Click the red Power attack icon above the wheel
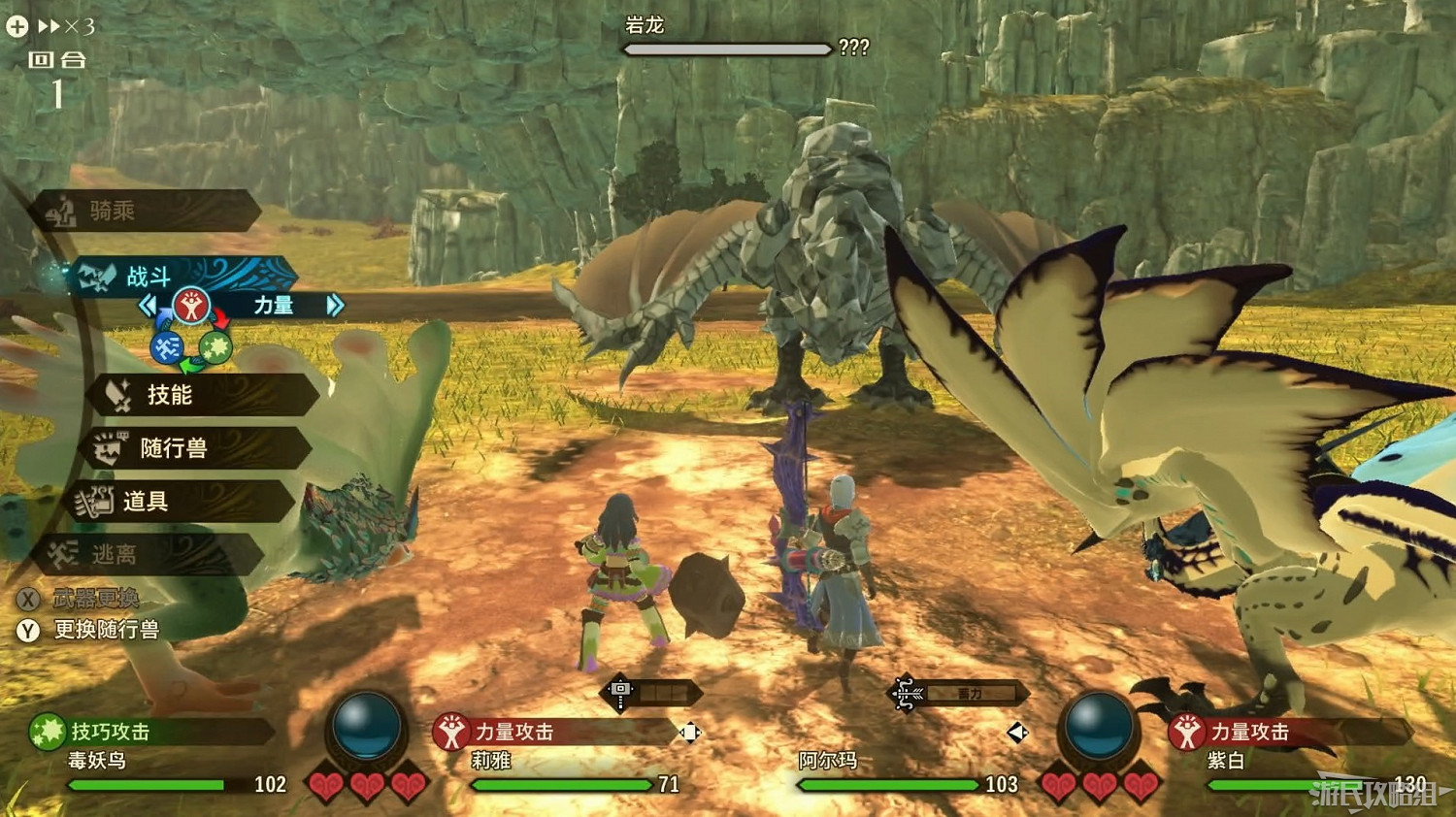This screenshot has height=817, width=1456. [x=194, y=305]
